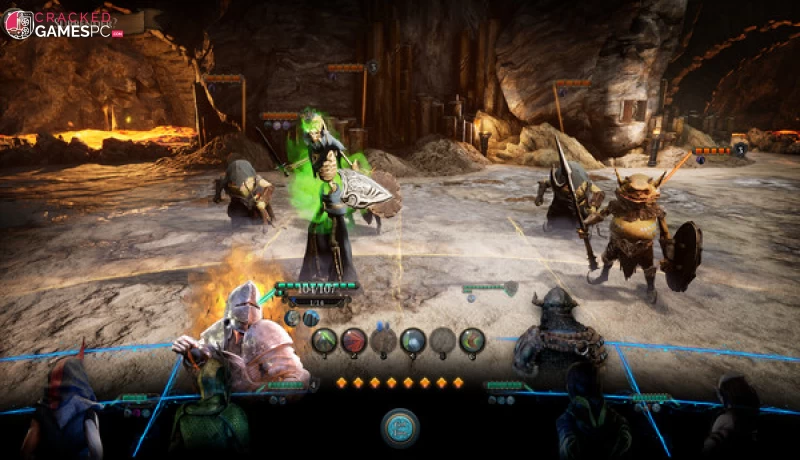Activate the green slash ability
800x460 pixels.
[325, 342]
